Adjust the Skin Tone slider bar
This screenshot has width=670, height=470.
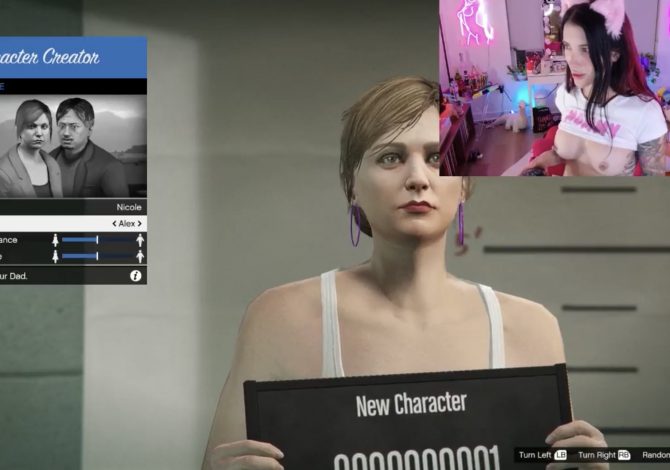coord(96,256)
